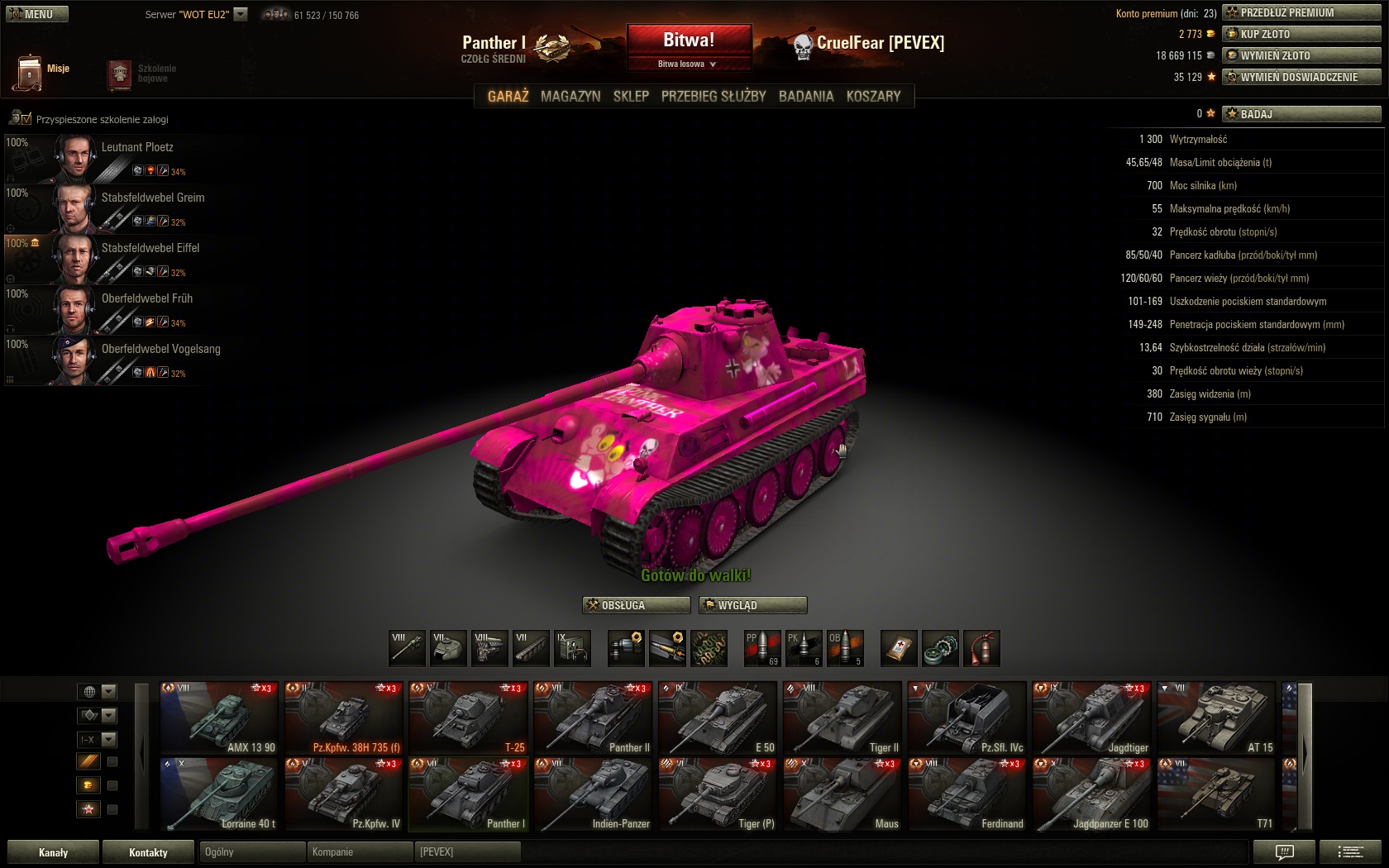The height and width of the screenshot is (868, 1389).
Task: Go to the BADANIA research tab
Action: coord(806,96)
